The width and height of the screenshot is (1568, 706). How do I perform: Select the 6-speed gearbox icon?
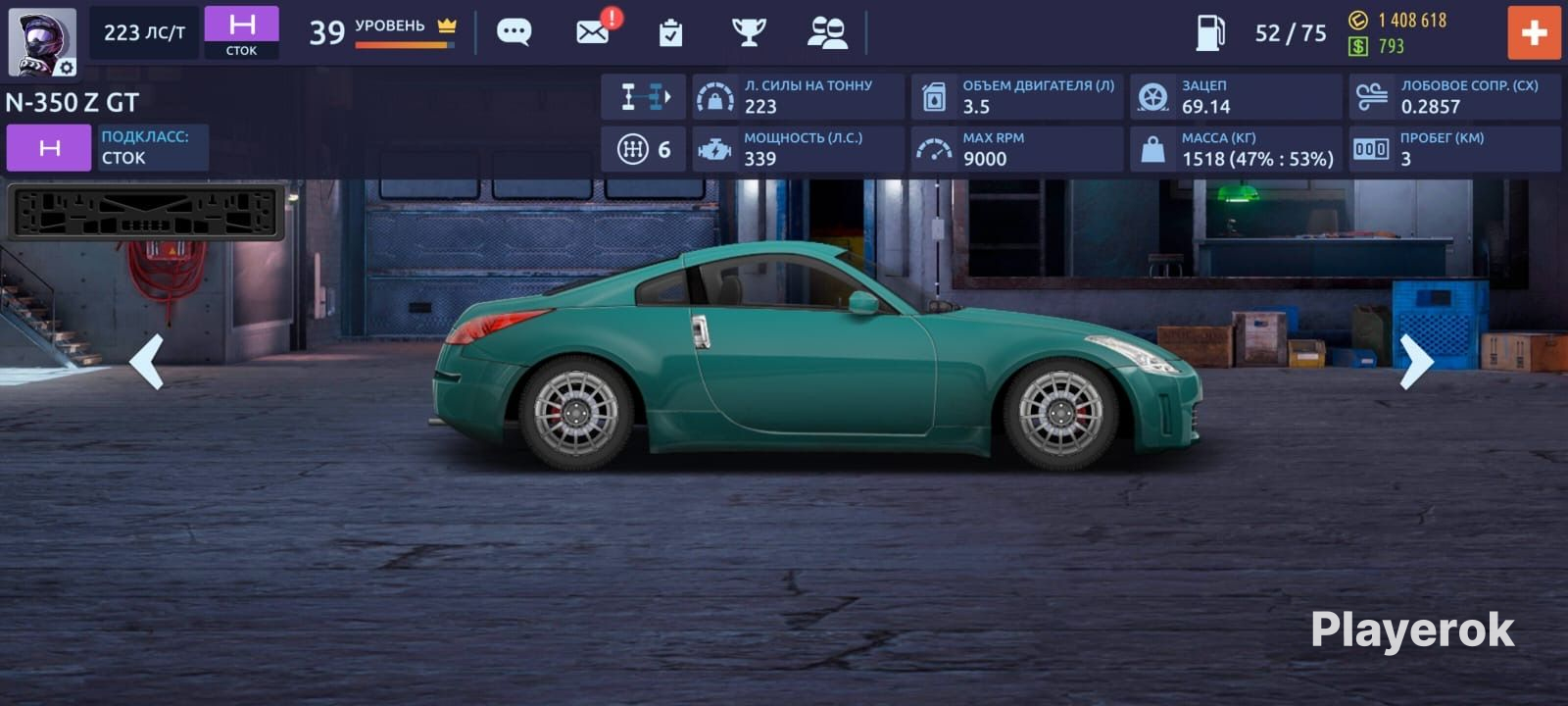644,149
